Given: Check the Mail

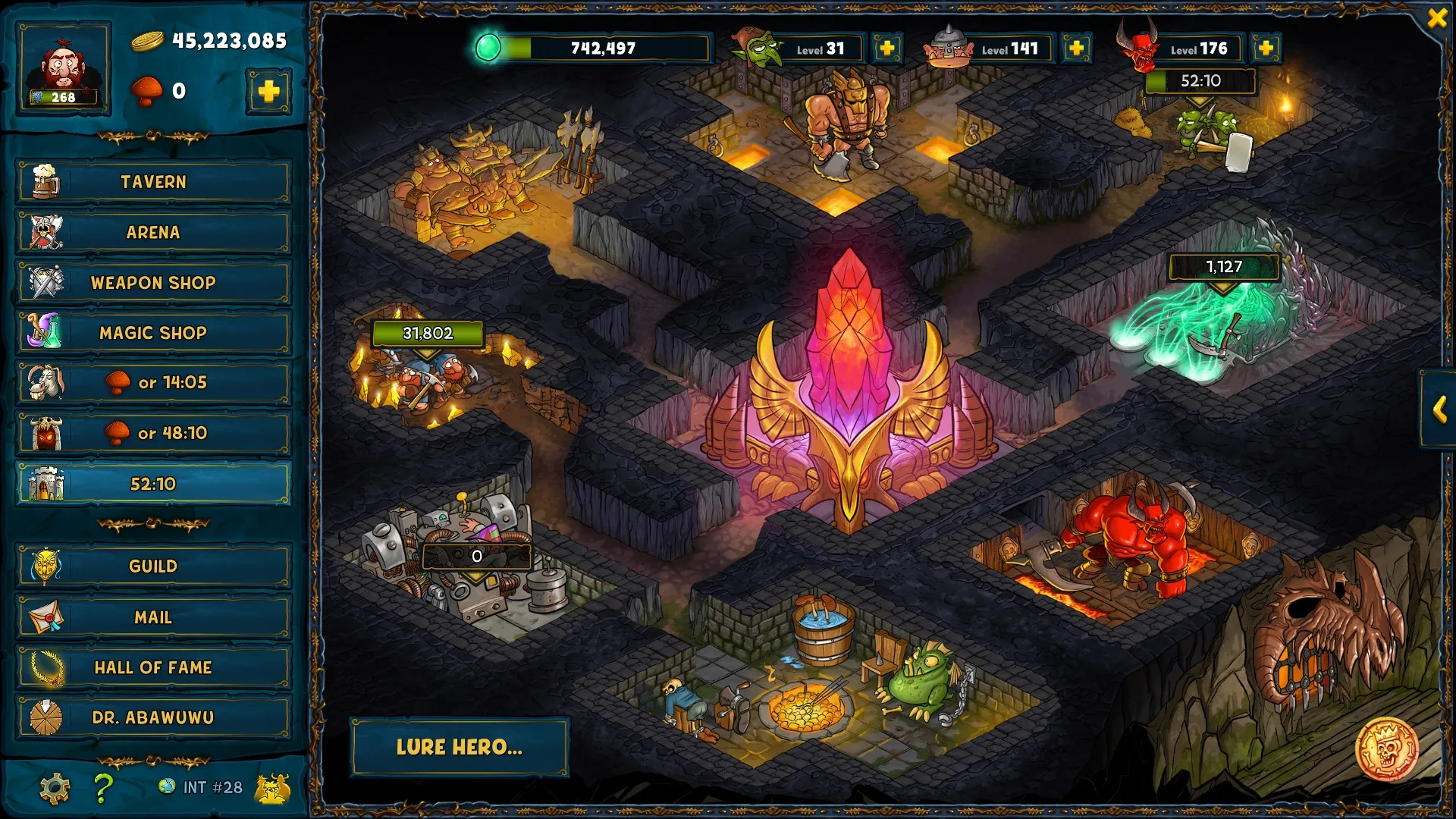Looking at the screenshot, I should (153, 617).
